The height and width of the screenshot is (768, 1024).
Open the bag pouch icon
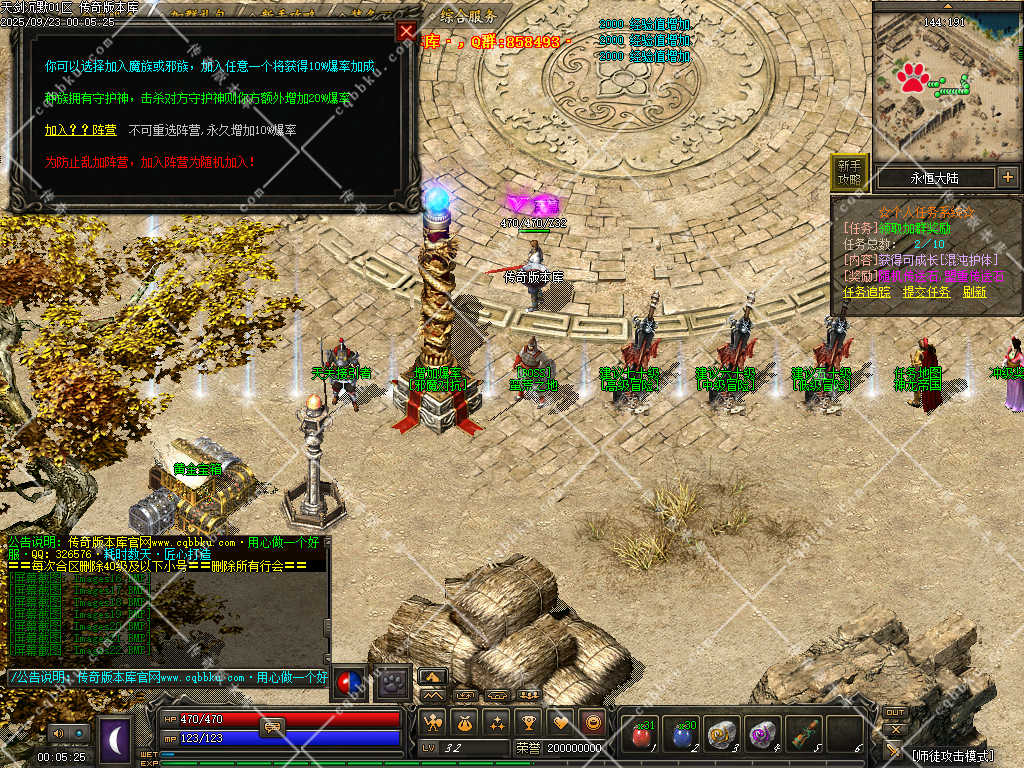(x=464, y=722)
